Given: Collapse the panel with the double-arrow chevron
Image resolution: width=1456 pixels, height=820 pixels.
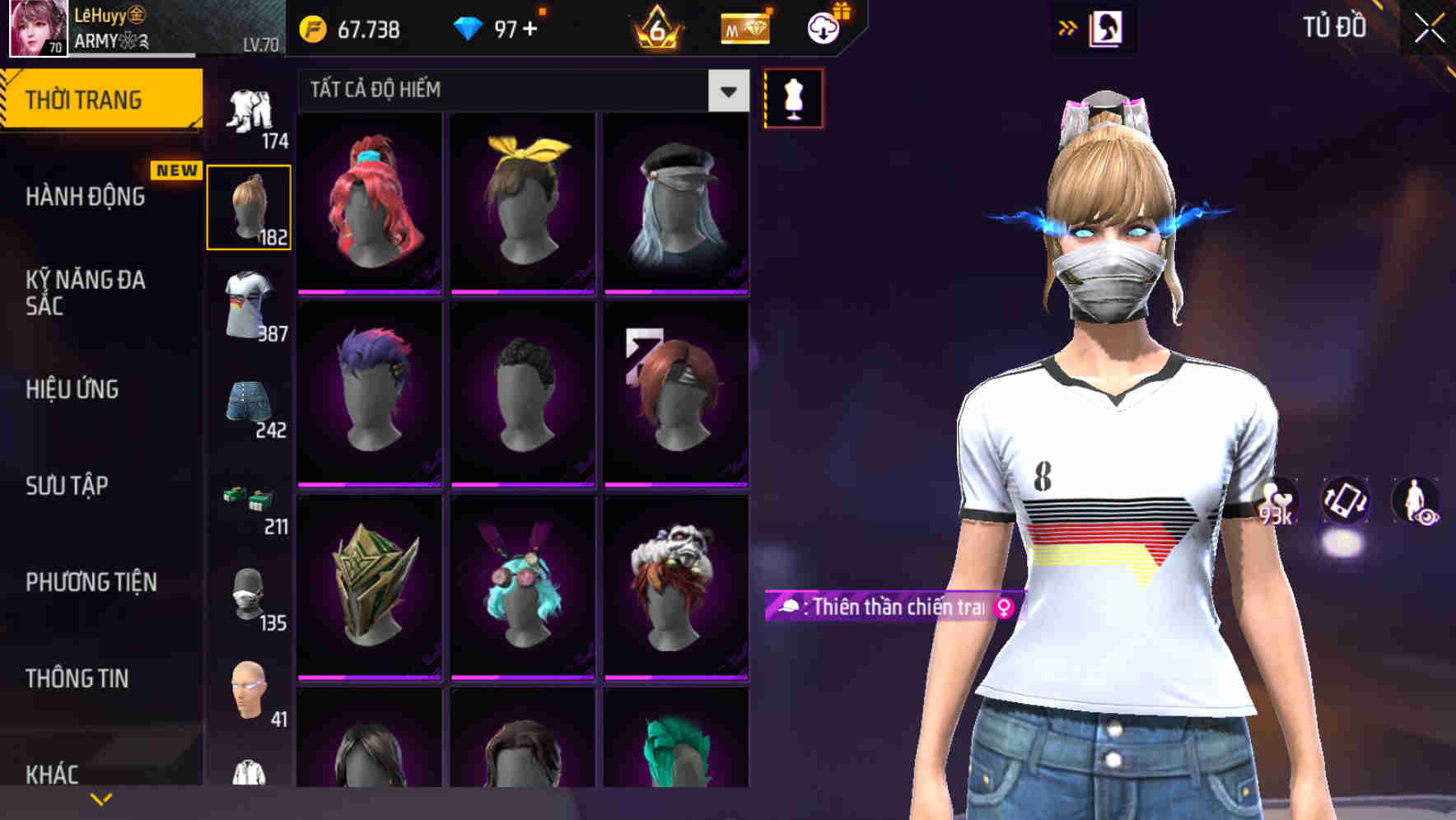Looking at the screenshot, I should [x=1069, y=27].
